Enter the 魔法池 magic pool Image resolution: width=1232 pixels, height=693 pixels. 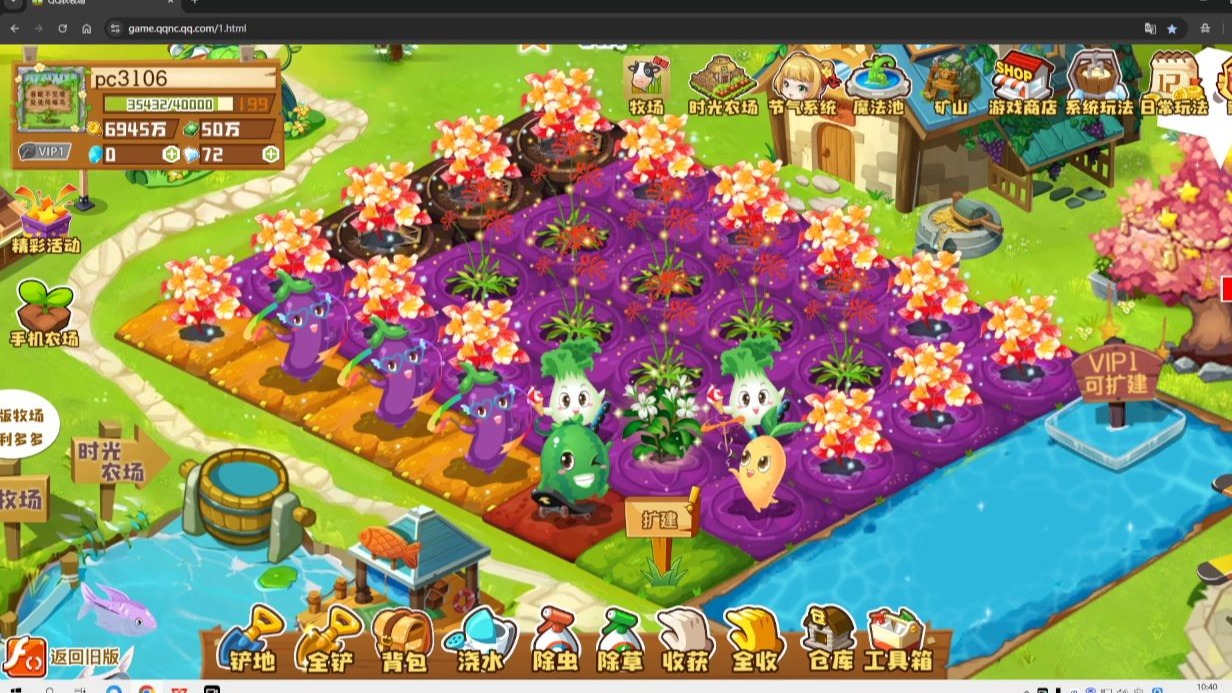[877, 84]
